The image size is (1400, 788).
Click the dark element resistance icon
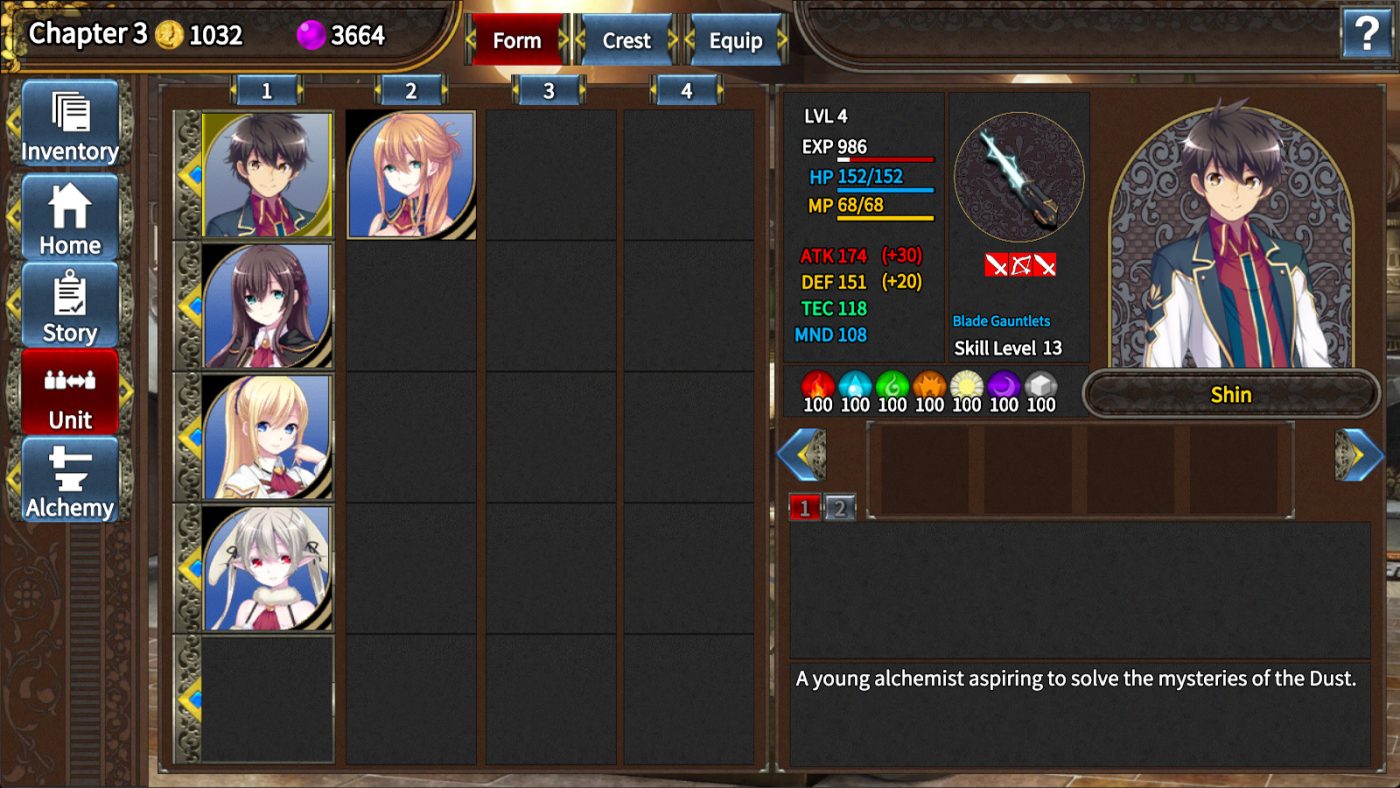(x=1001, y=383)
